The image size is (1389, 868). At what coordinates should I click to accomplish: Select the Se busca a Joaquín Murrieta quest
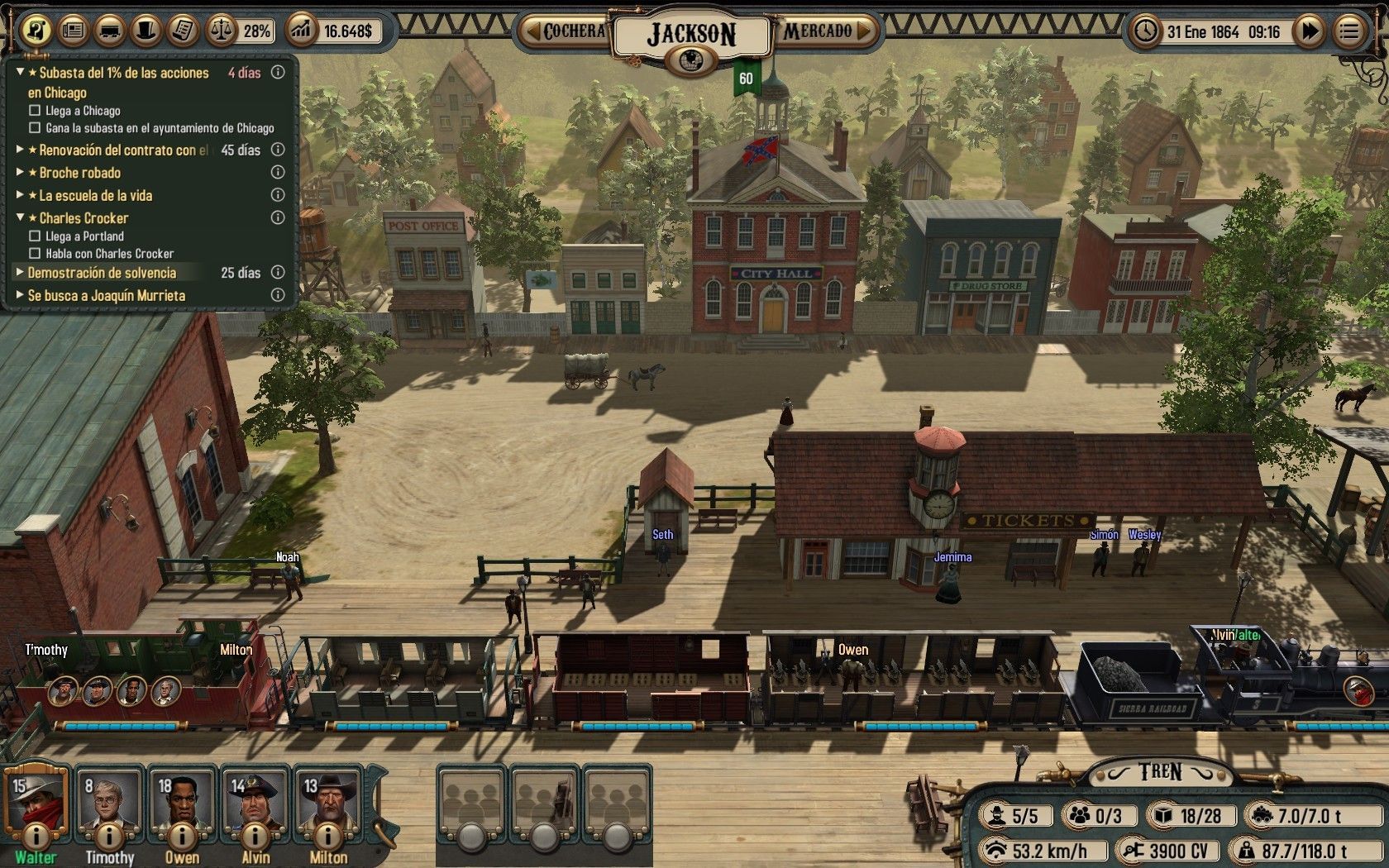(106, 295)
